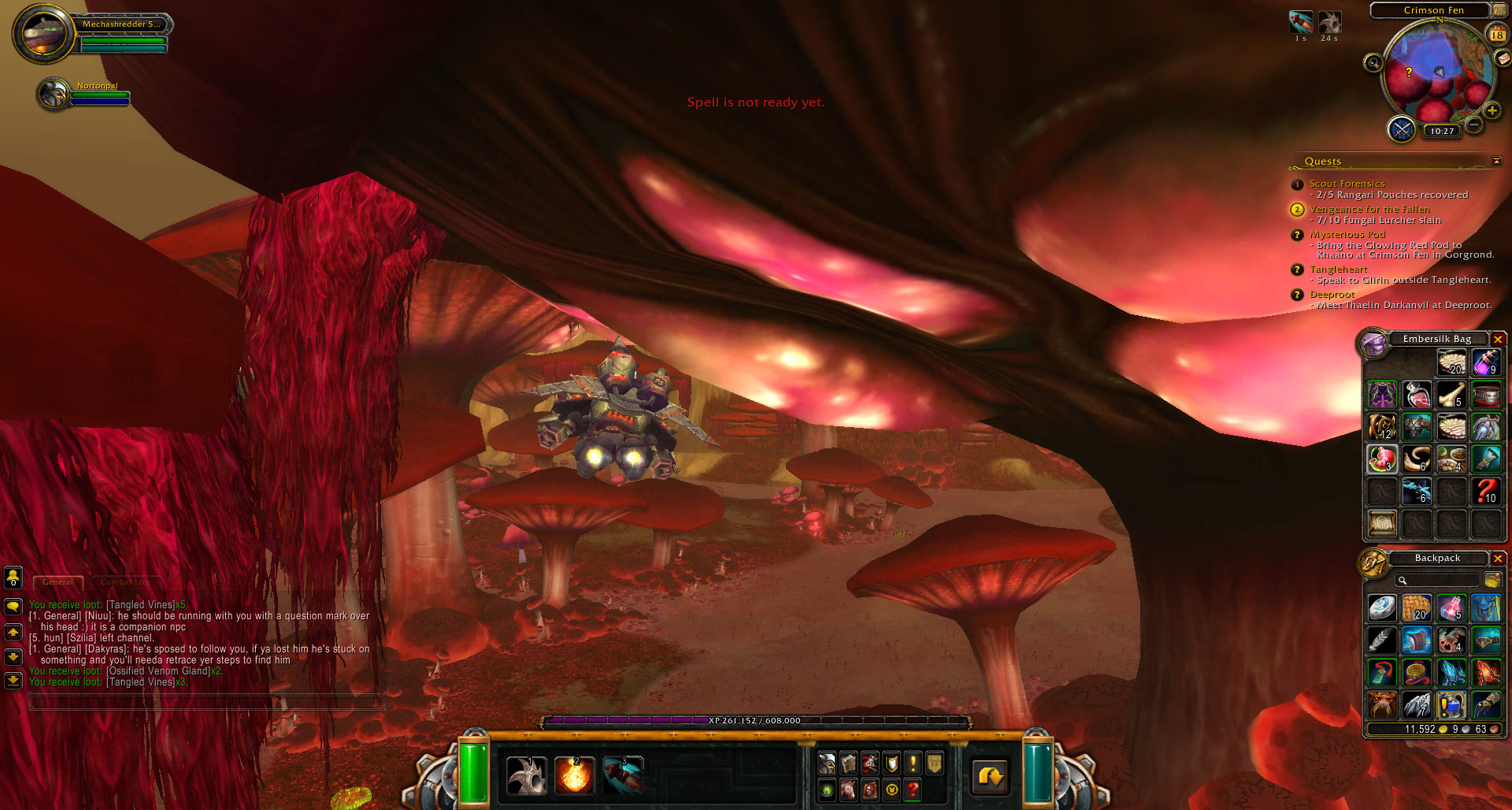1512x810 pixels.
Task: Open the red question mark help button
Action: [x=913, y=790]
